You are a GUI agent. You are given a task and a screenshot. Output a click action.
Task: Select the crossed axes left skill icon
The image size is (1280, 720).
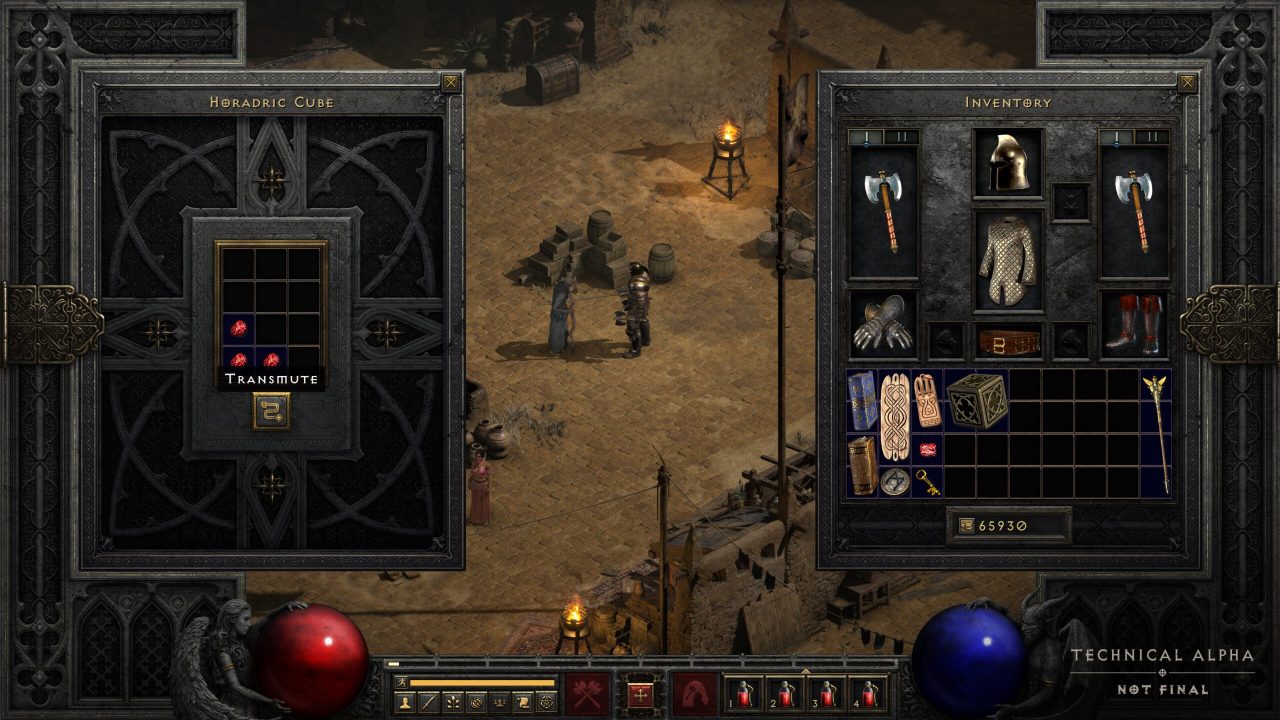pyautogui.click(x=585, y=694)
